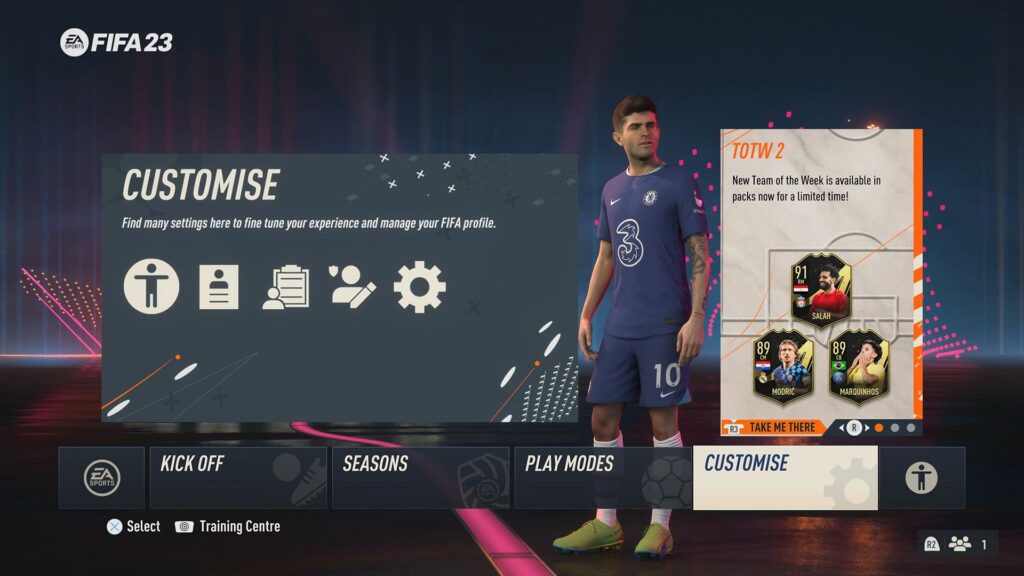View the Modric TOTW card
The height and width of the screenshot is (576, 1024).
(x=783, y=363)
